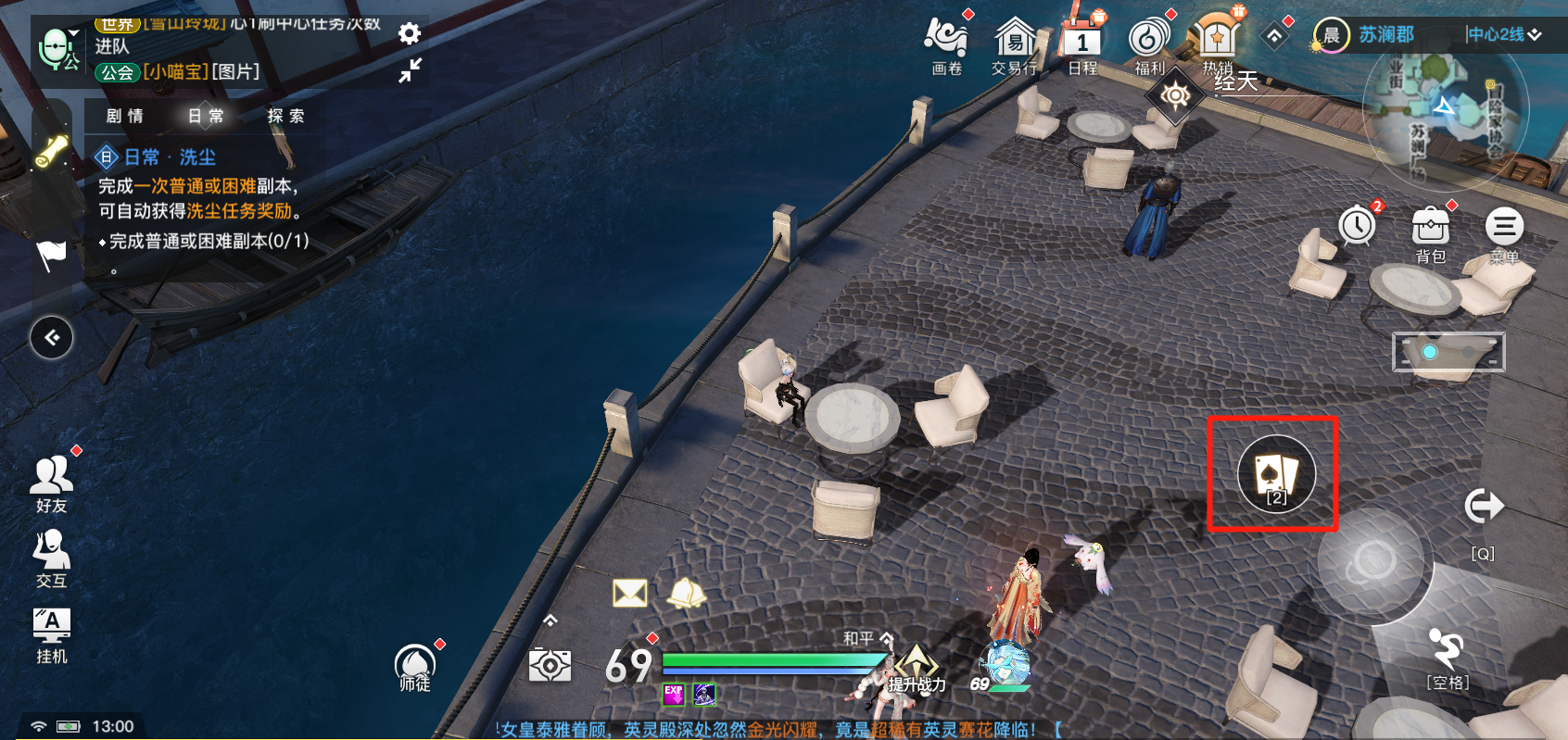This screenshot has height=740, width=1568.
Task: Open the 好友 friends list
Action: (x=52, y=483)
